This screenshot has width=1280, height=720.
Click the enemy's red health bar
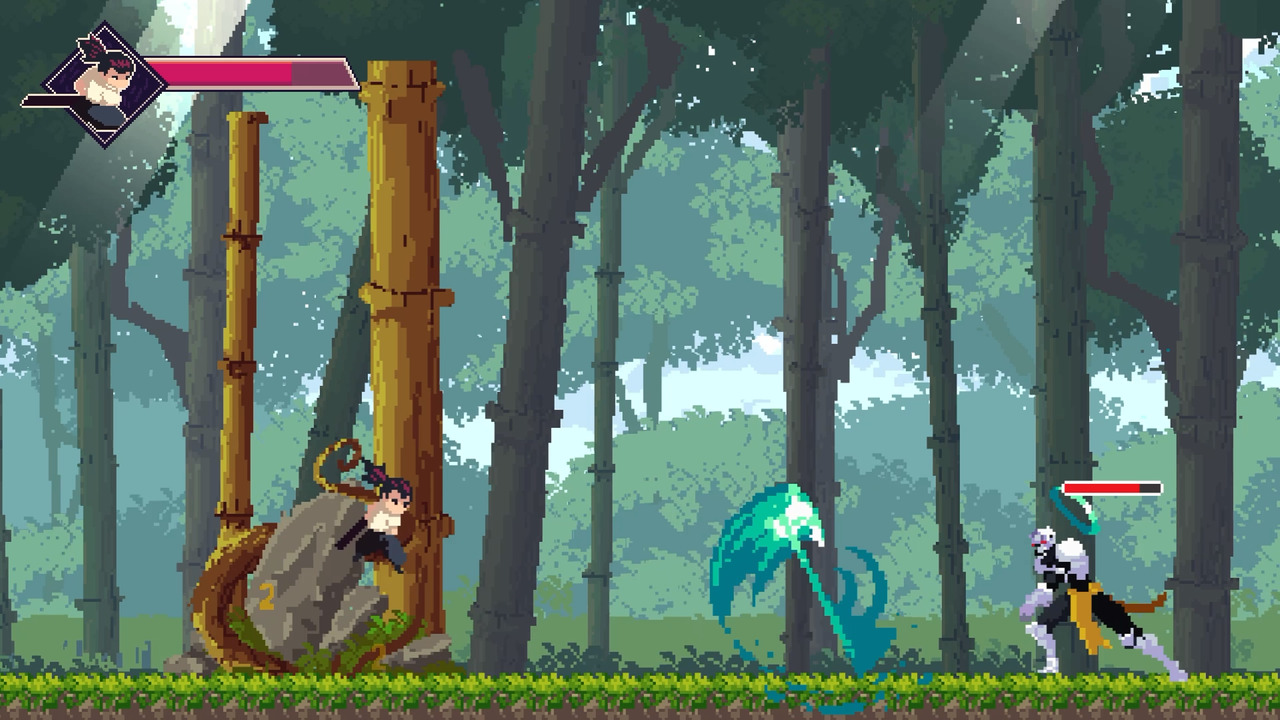tap(1100, 489)
